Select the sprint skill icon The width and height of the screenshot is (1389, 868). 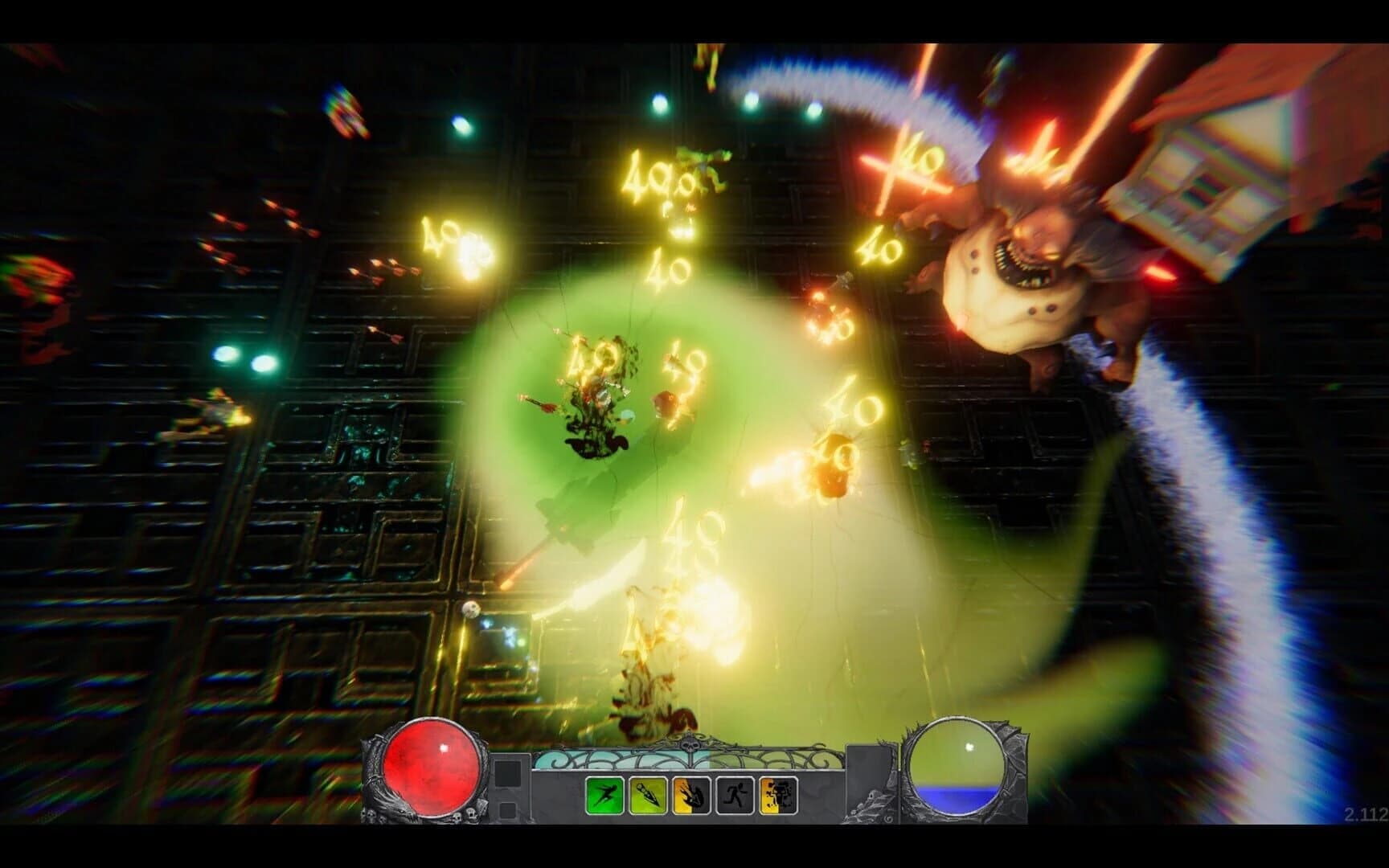pos(734,796)
